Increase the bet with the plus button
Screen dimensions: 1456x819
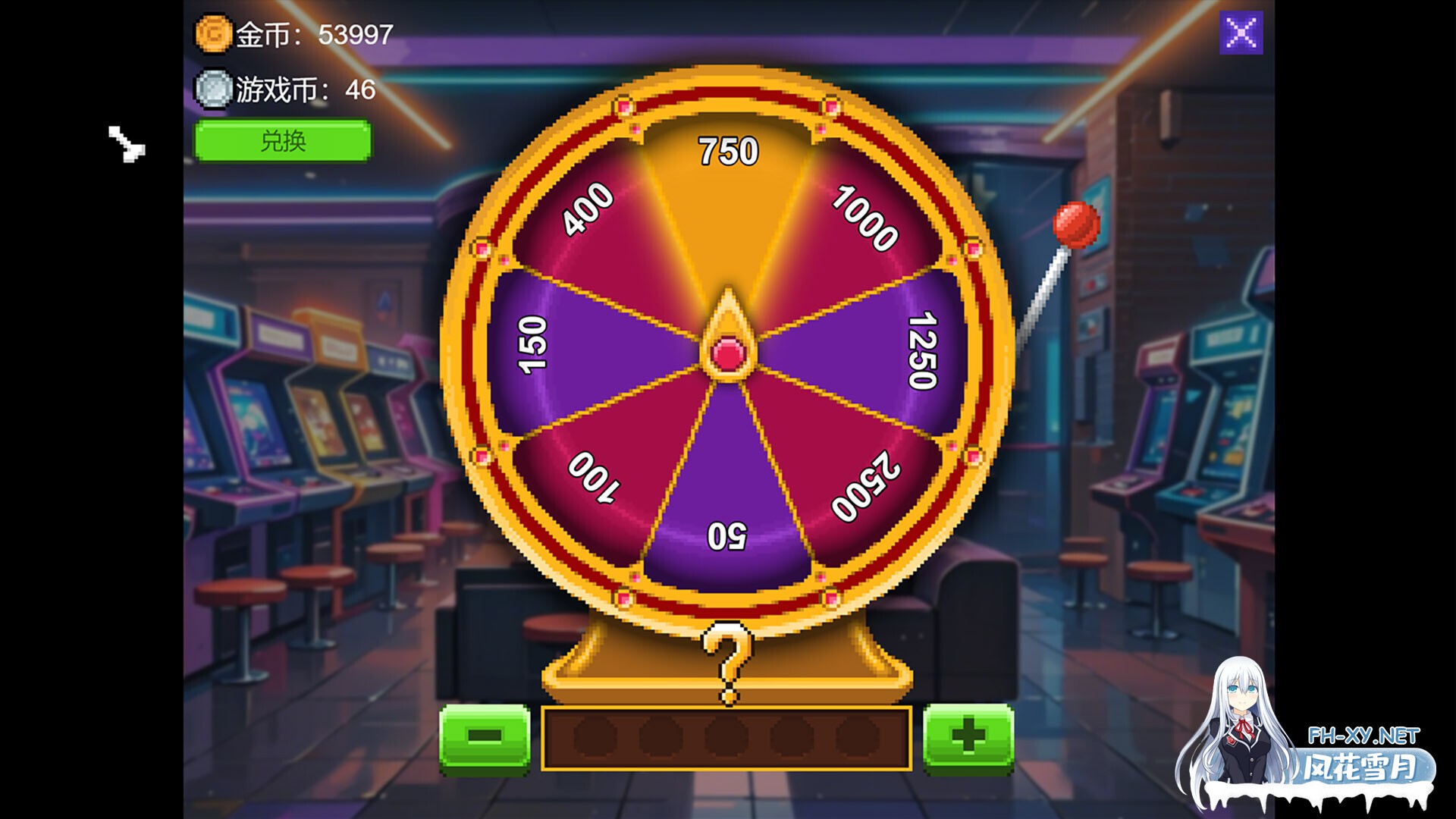(x=968, y=736)
